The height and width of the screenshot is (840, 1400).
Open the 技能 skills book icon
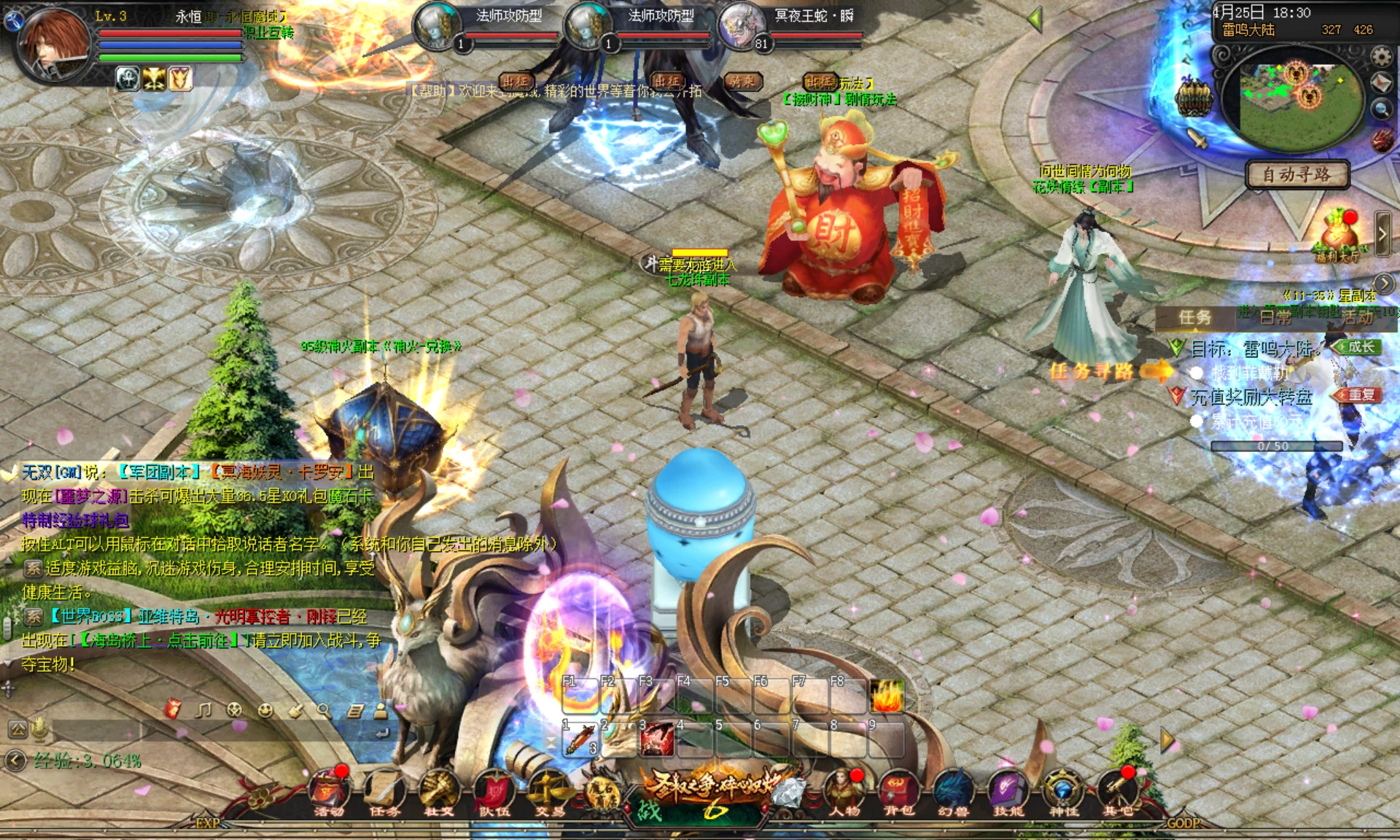pyautogui.click(x=1008, y=791)
